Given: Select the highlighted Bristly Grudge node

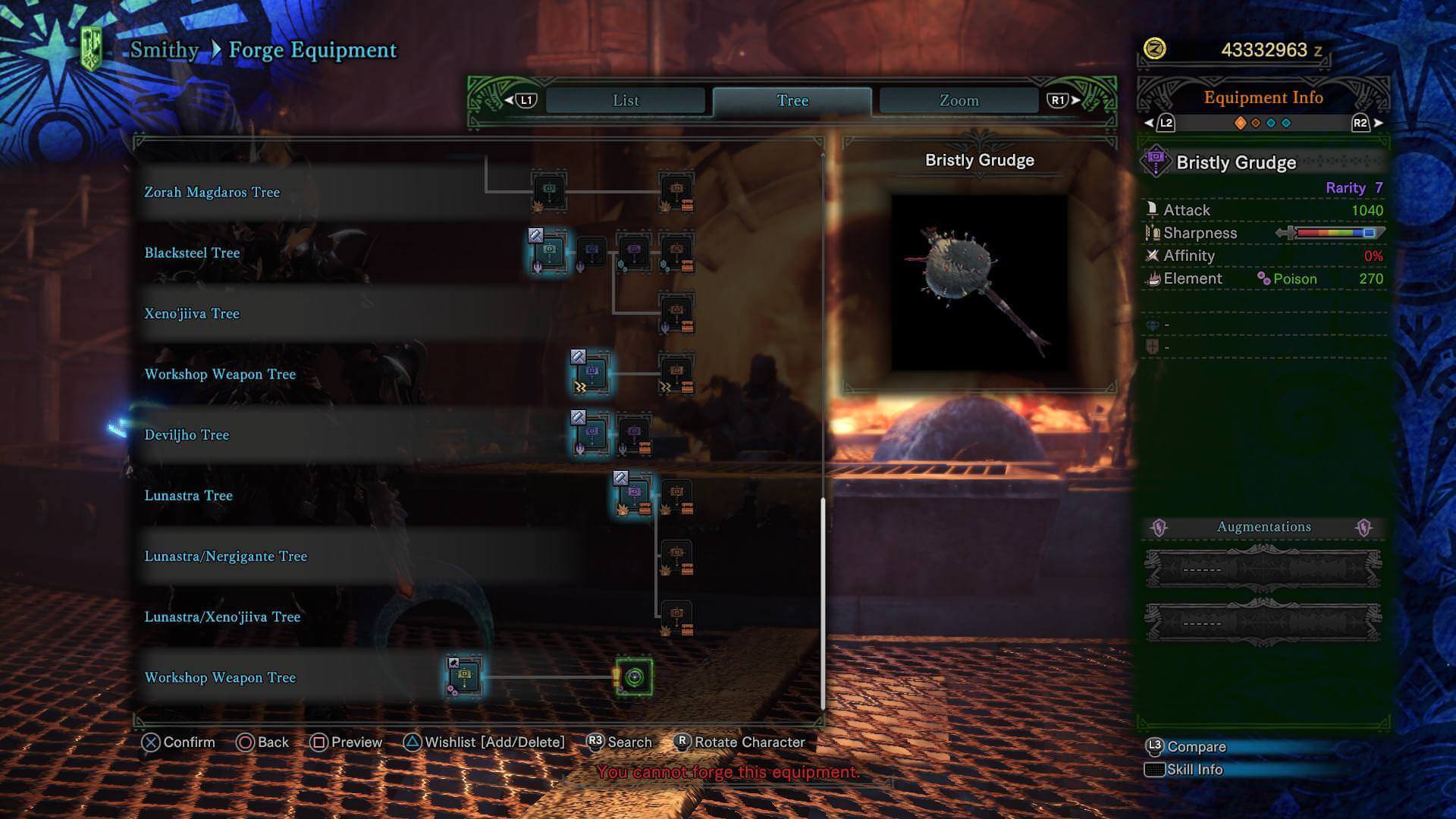Looking at the screenshot, I should tap(634, 677).
